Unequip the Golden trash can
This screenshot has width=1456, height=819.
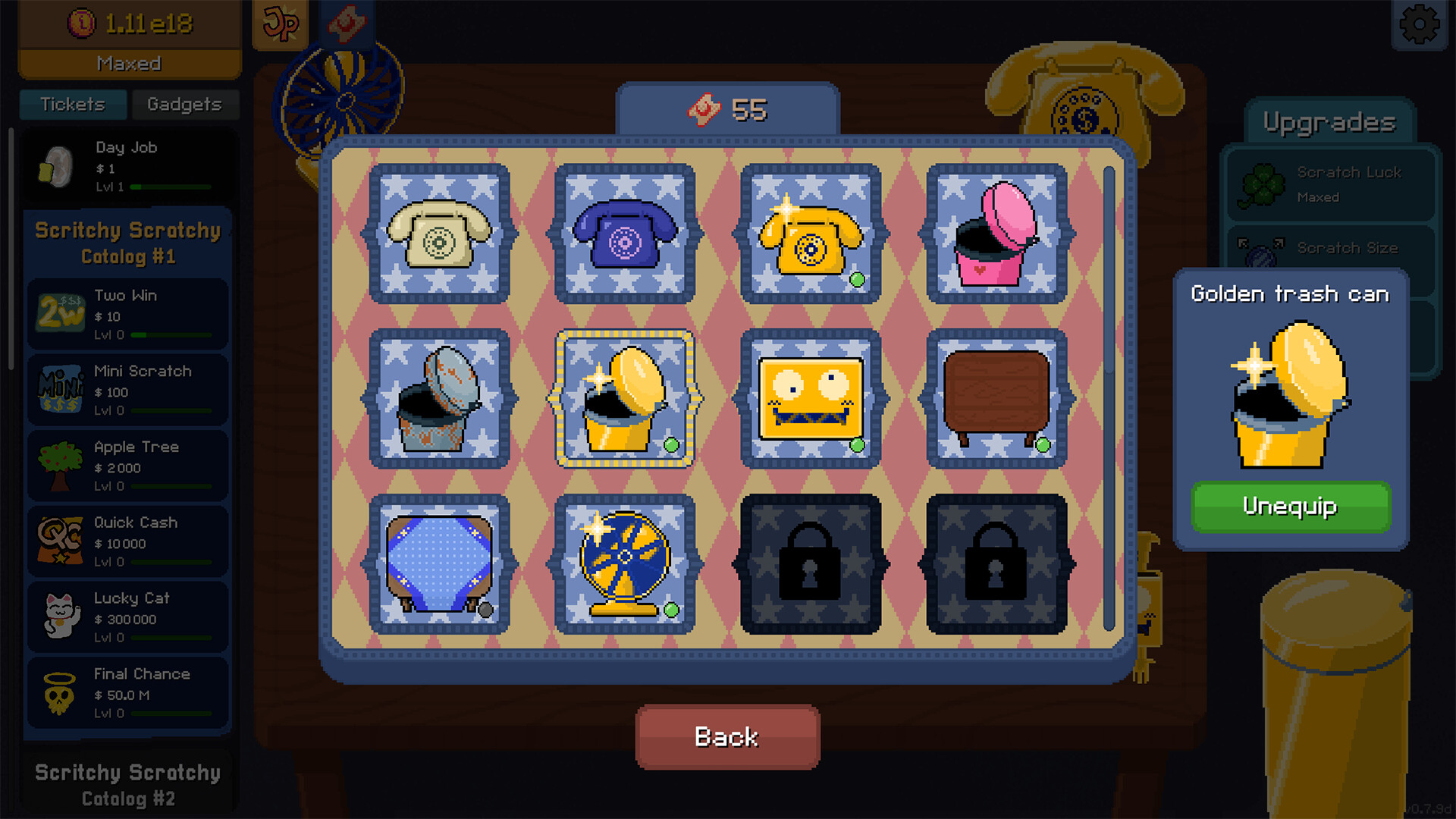[x=1290, y=507]
